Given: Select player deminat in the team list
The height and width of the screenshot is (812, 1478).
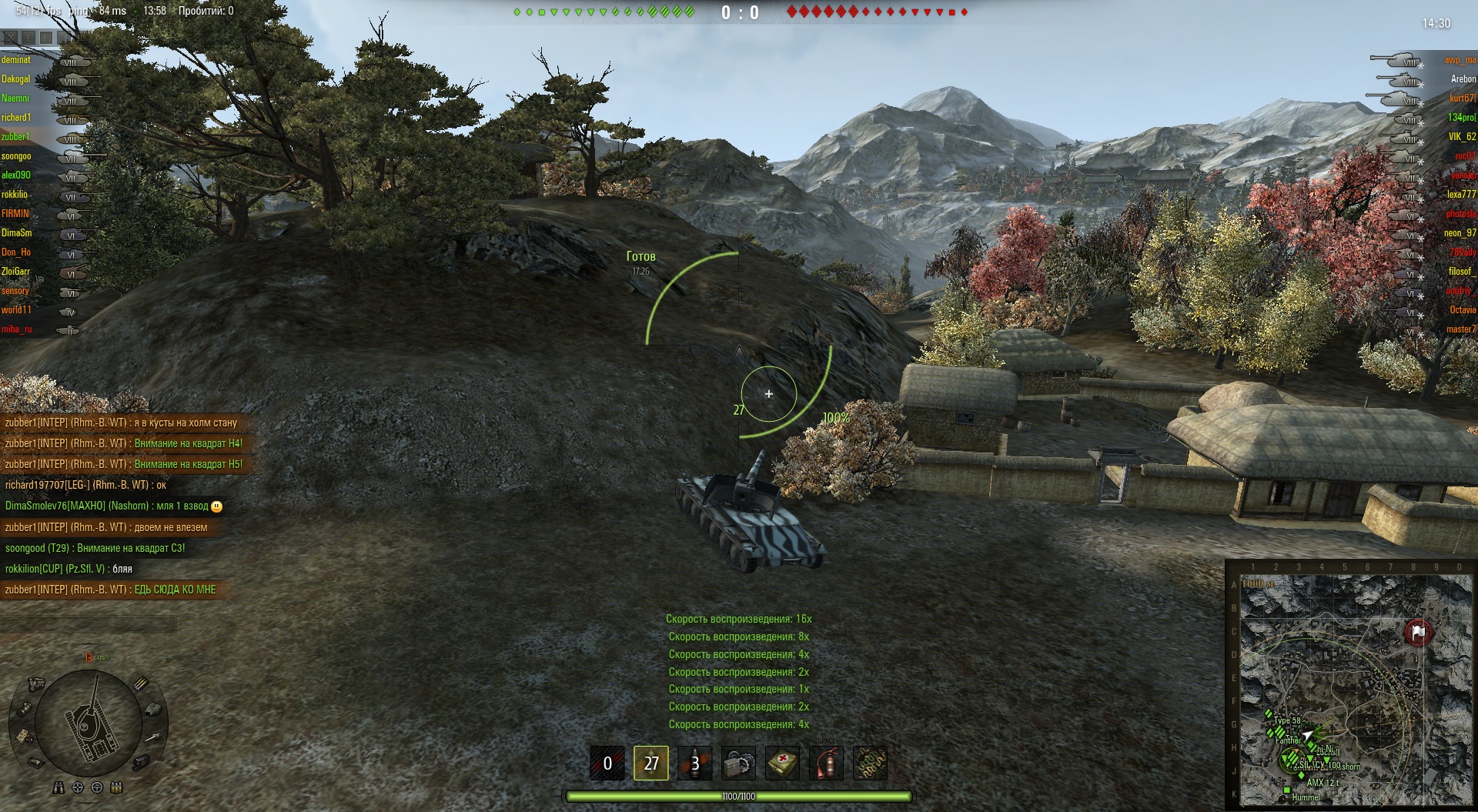Looking at the screenshot, I should click(x=16, y=60).
